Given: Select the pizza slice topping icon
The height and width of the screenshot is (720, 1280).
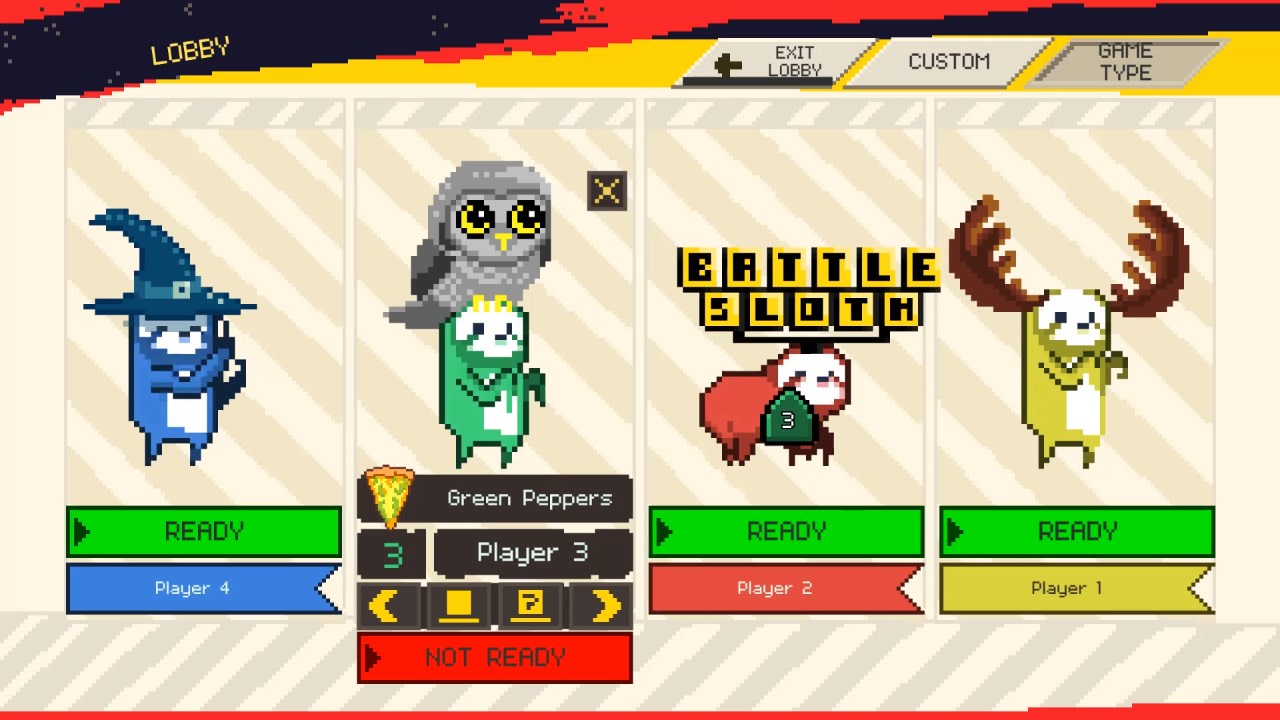Looking at the screenshot, I should pyautogui.click(x=390, y=497).
